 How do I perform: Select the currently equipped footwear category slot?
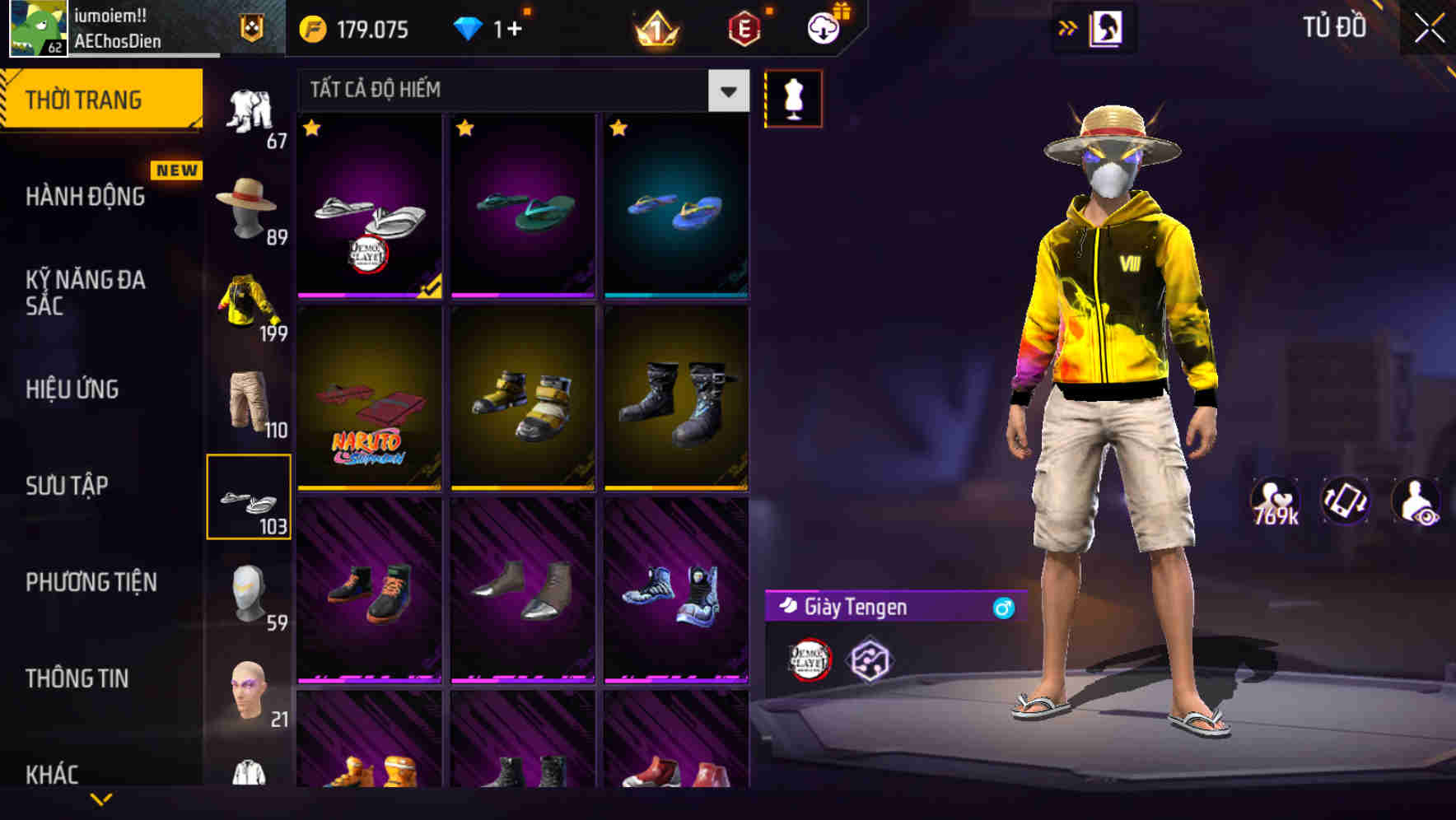(x=250, y=498)
